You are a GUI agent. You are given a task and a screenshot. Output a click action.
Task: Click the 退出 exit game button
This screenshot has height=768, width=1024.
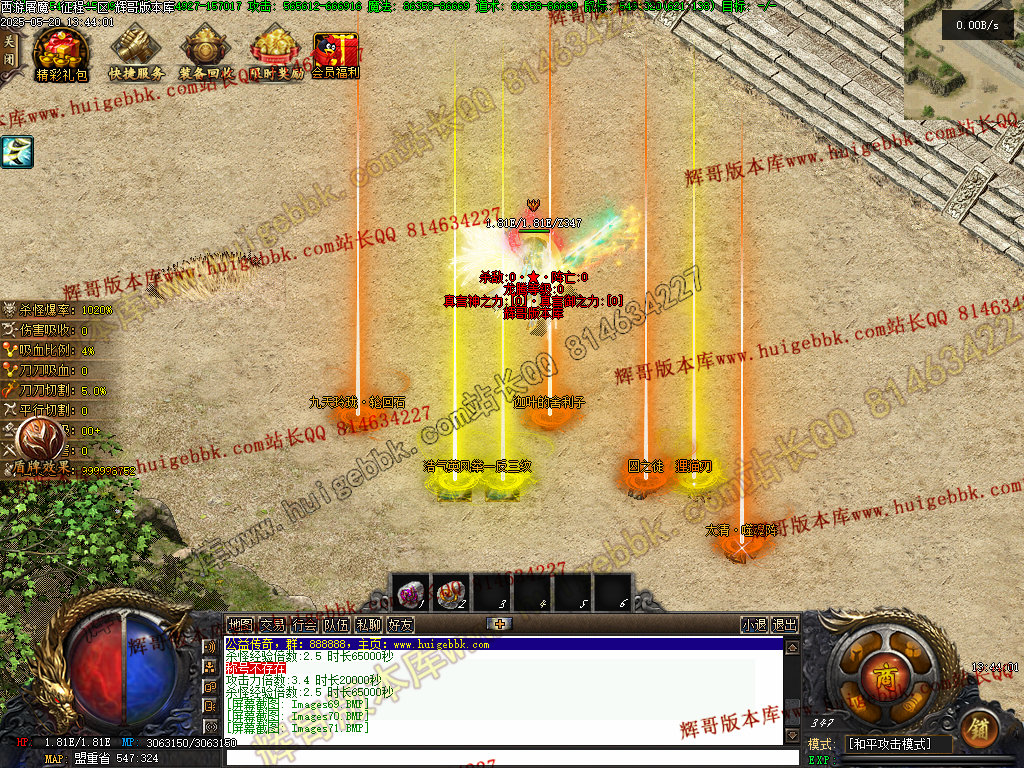[x=785, y=625]
